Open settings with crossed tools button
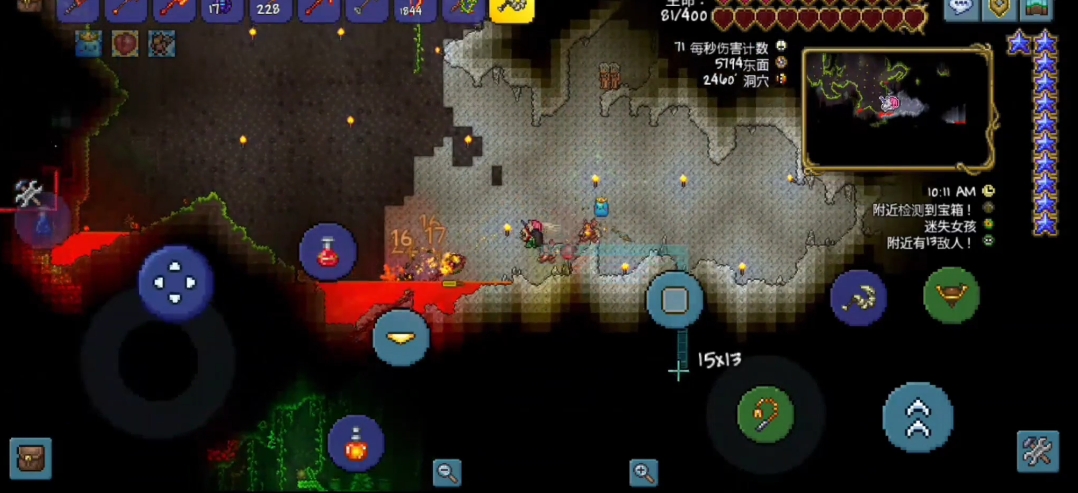 point(1037,452)
